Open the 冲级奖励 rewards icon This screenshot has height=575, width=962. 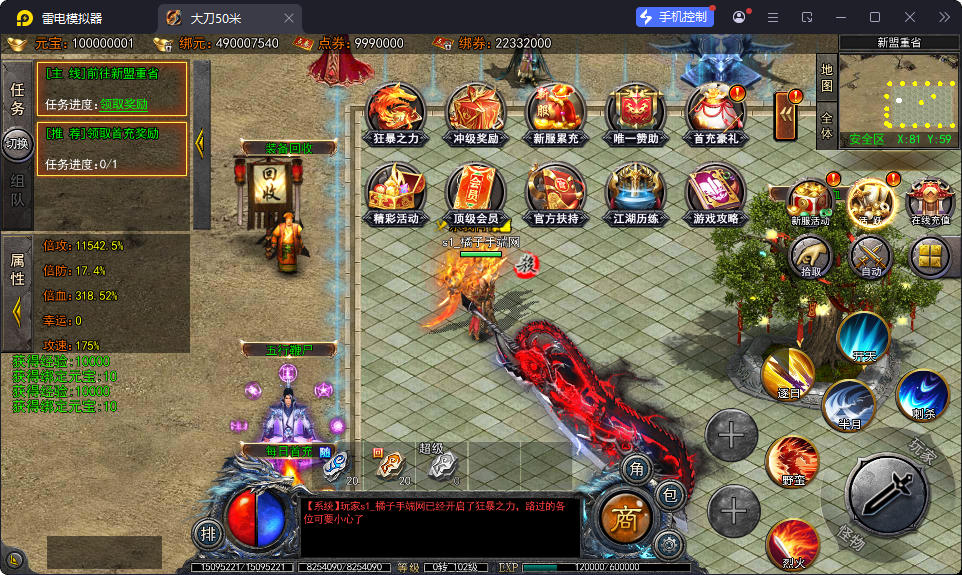[476, 112]
